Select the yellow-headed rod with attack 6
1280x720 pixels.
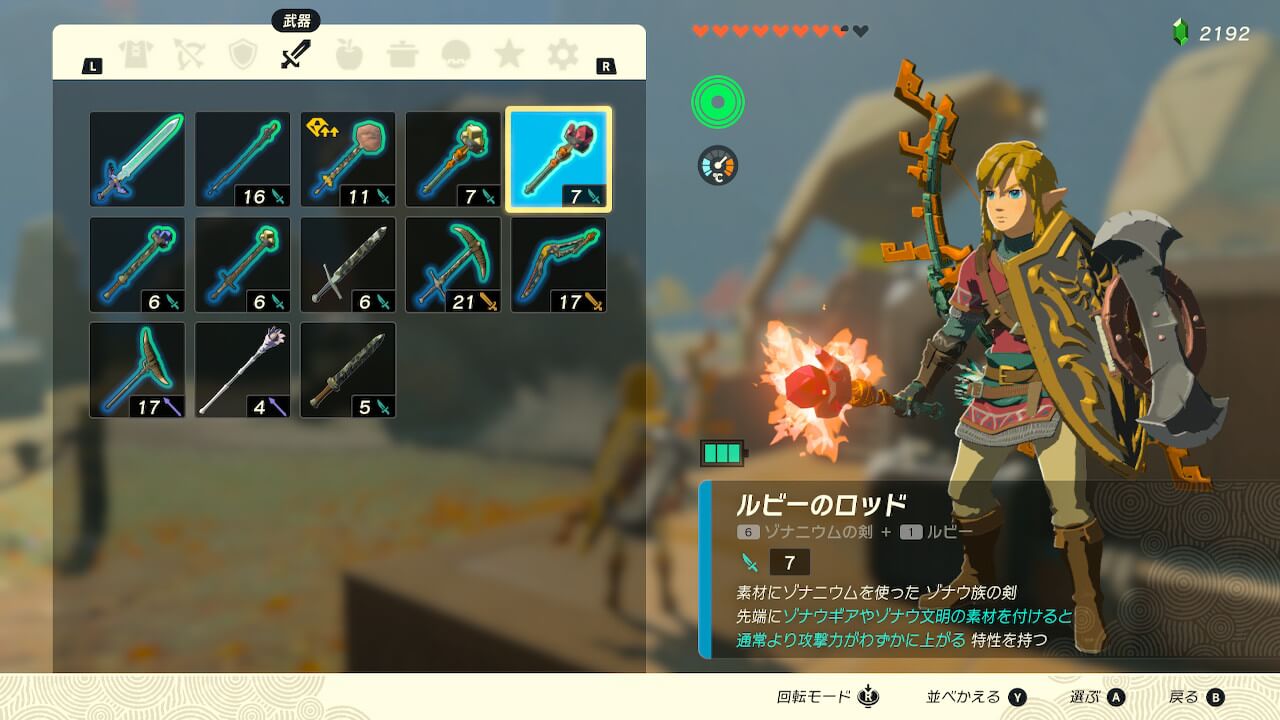[242, 265]
